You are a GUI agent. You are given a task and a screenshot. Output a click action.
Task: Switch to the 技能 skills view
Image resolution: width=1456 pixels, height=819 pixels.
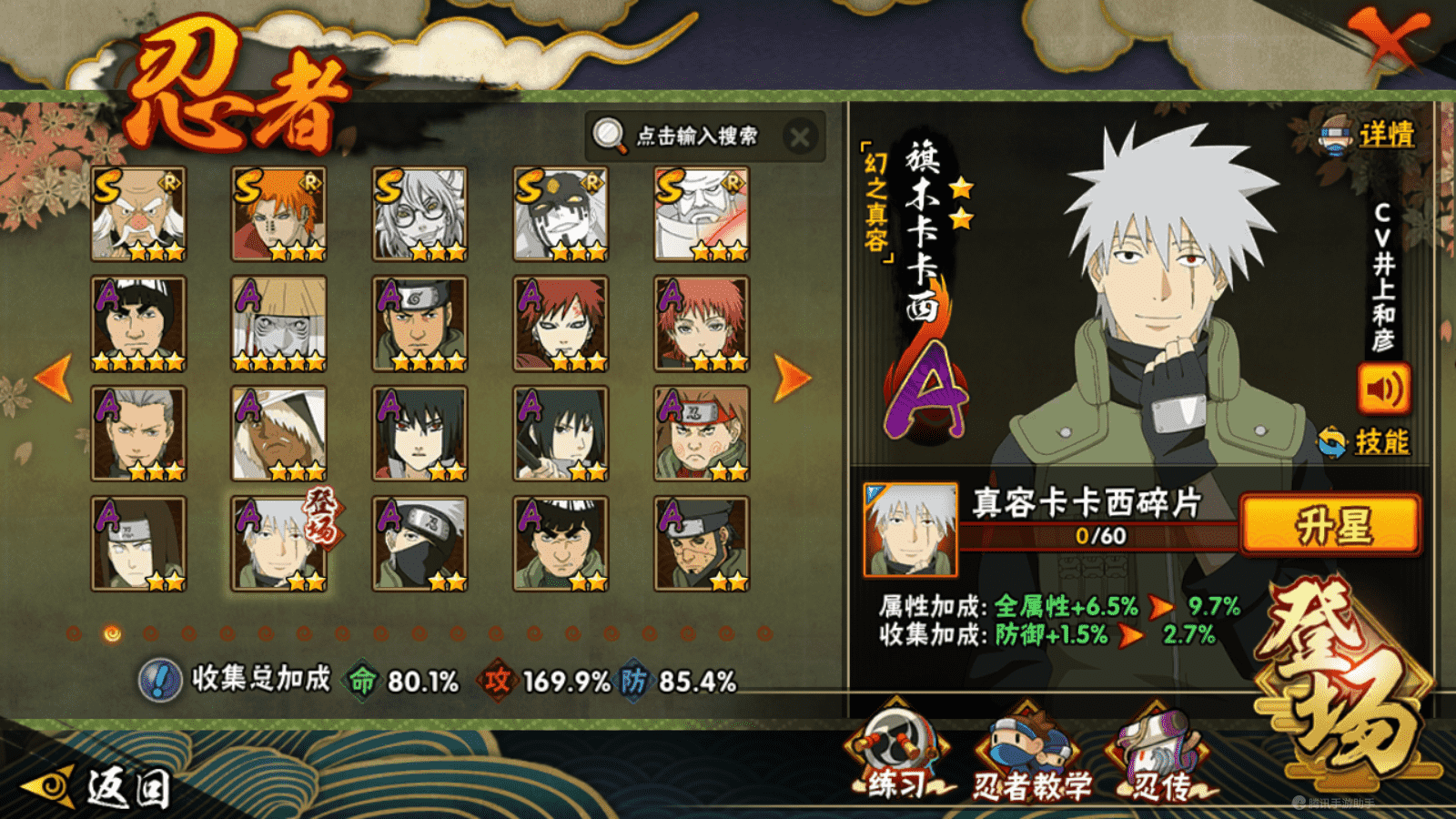point(1367,442)
